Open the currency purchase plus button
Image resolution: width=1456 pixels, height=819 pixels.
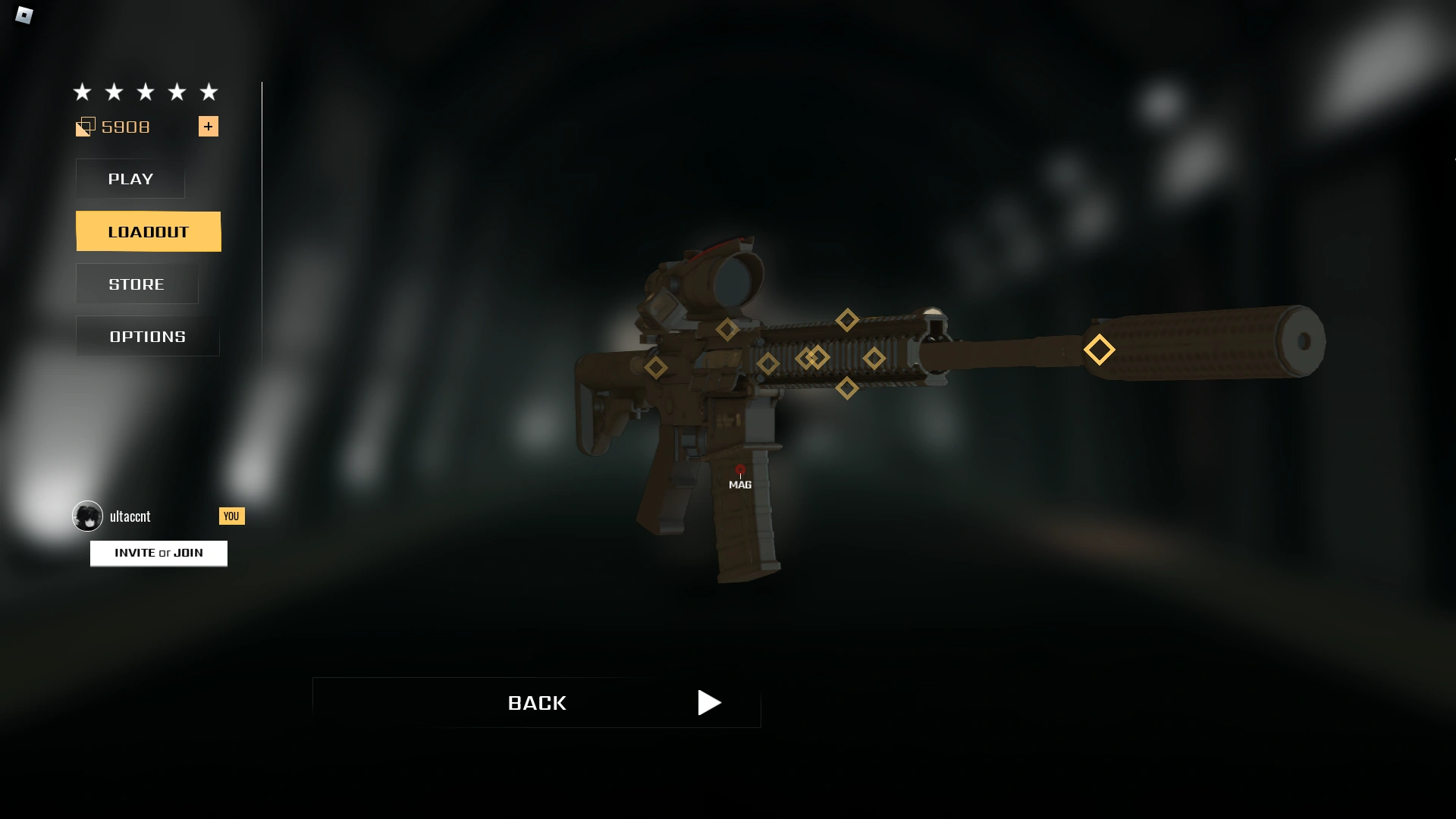209,127
